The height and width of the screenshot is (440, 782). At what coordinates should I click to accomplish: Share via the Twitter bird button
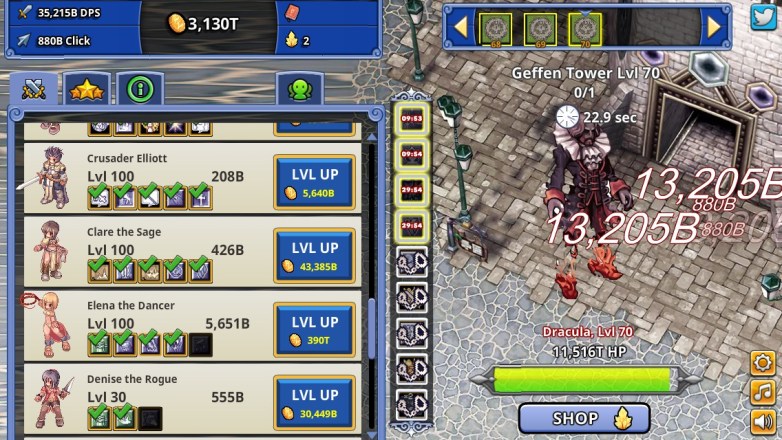[764, 17]
